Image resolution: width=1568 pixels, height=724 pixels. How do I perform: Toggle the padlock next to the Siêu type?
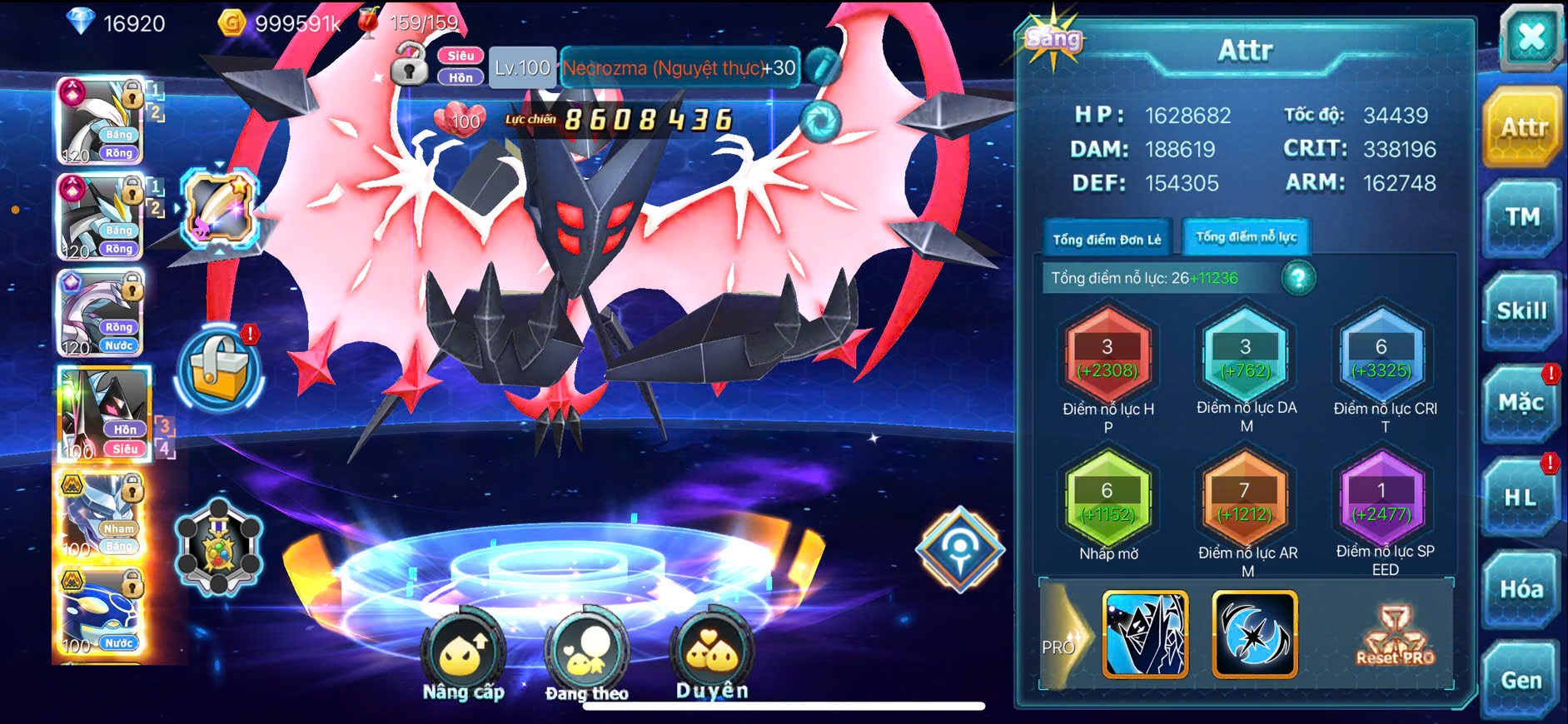[x=409, y=66]
